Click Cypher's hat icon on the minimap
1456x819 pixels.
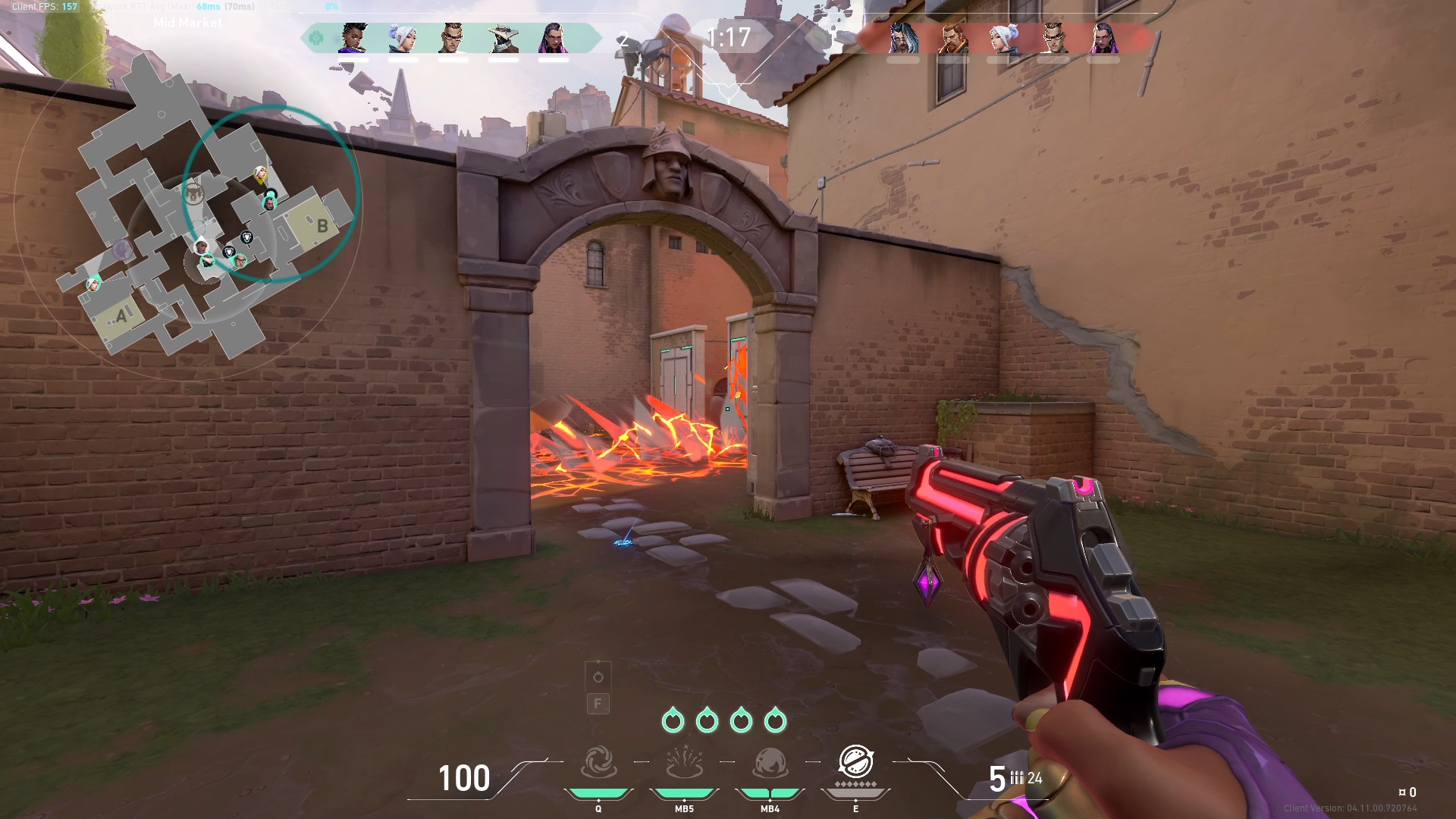pyautogui.click(x=207, y=261)
